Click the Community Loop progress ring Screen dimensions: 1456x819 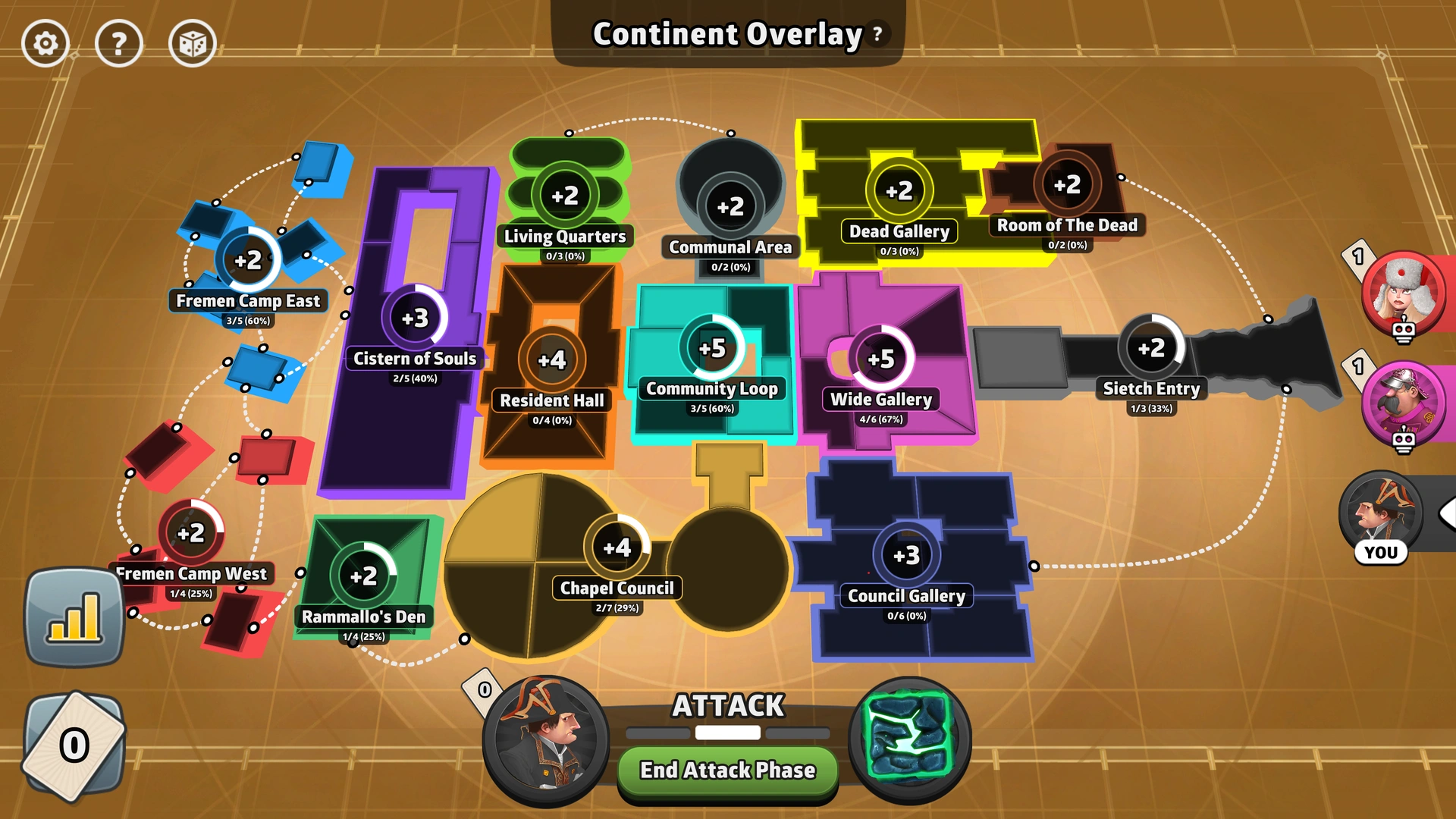(711, 347)
